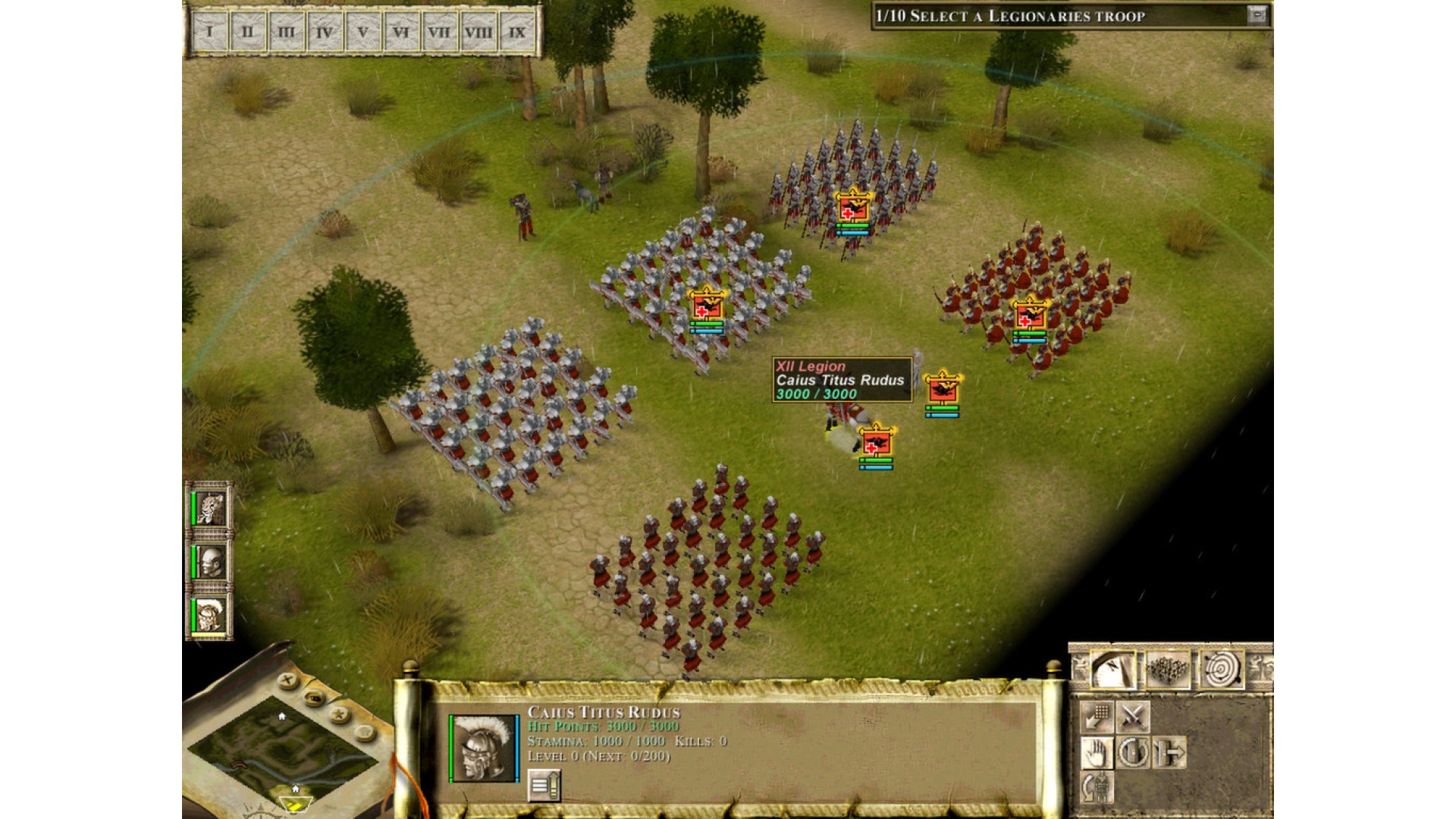Select the bald hero portrait
This screenshot has height=819, width=1456.
pyautogui.click(x=209, y=562)
